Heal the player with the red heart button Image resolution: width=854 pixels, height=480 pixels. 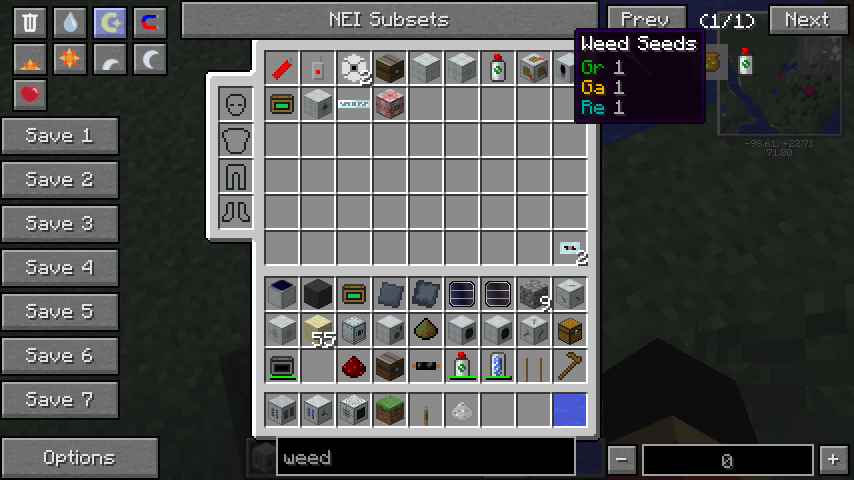tap(30, 95)
